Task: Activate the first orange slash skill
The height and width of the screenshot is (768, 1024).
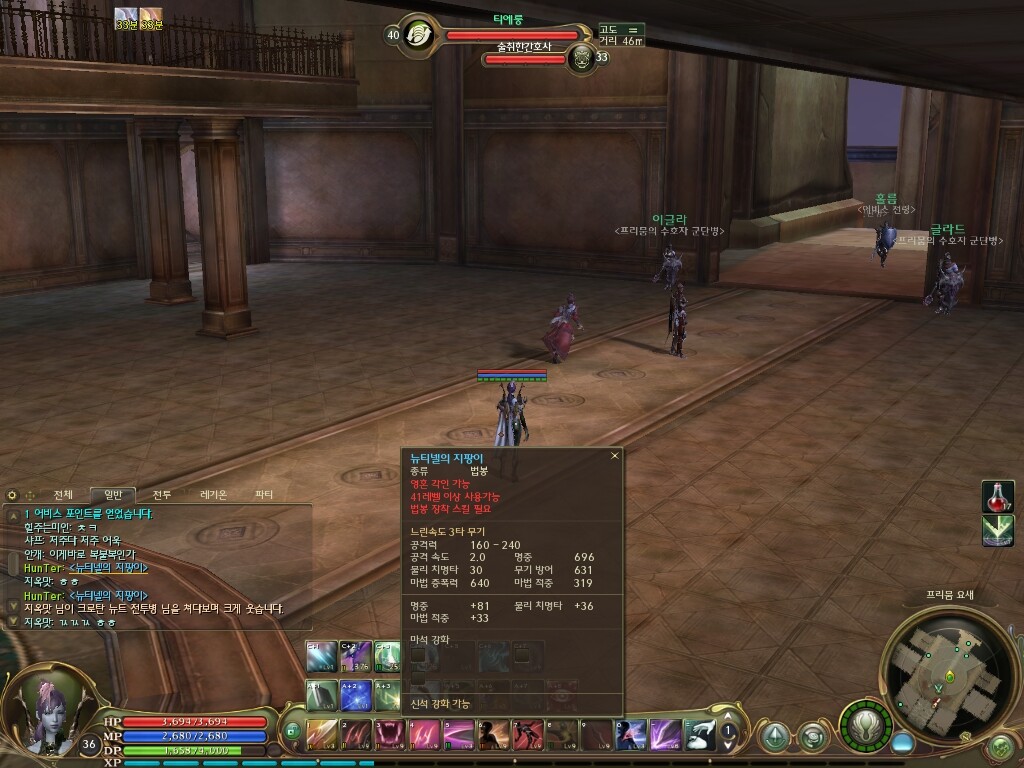Action: click(322, 735)
